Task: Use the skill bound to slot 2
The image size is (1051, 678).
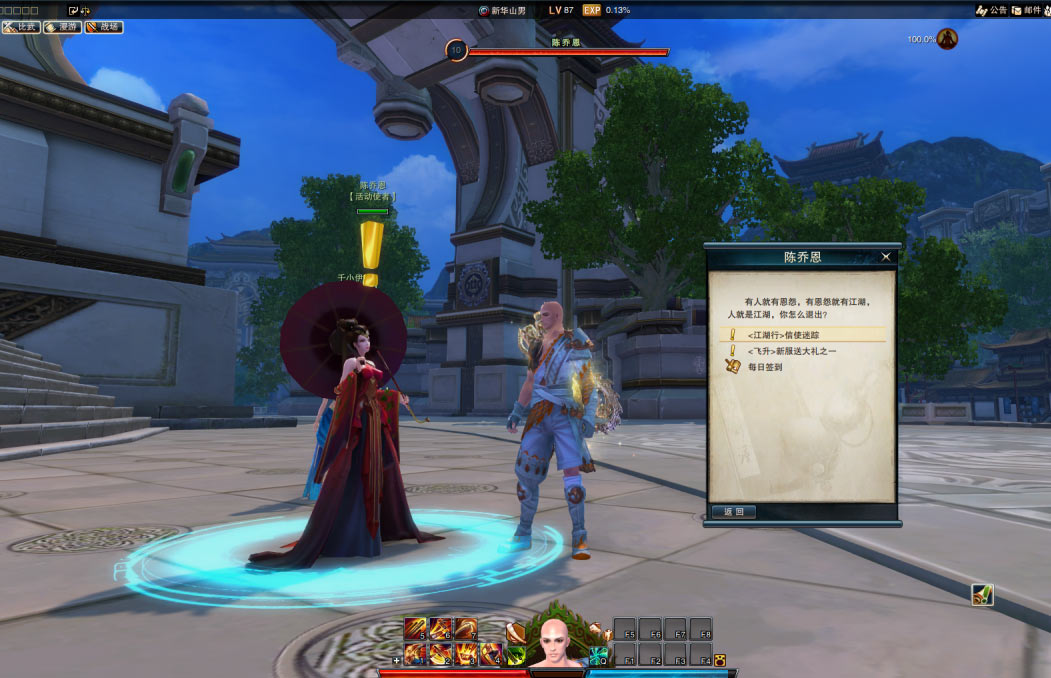Action: [x=441, y=655]
